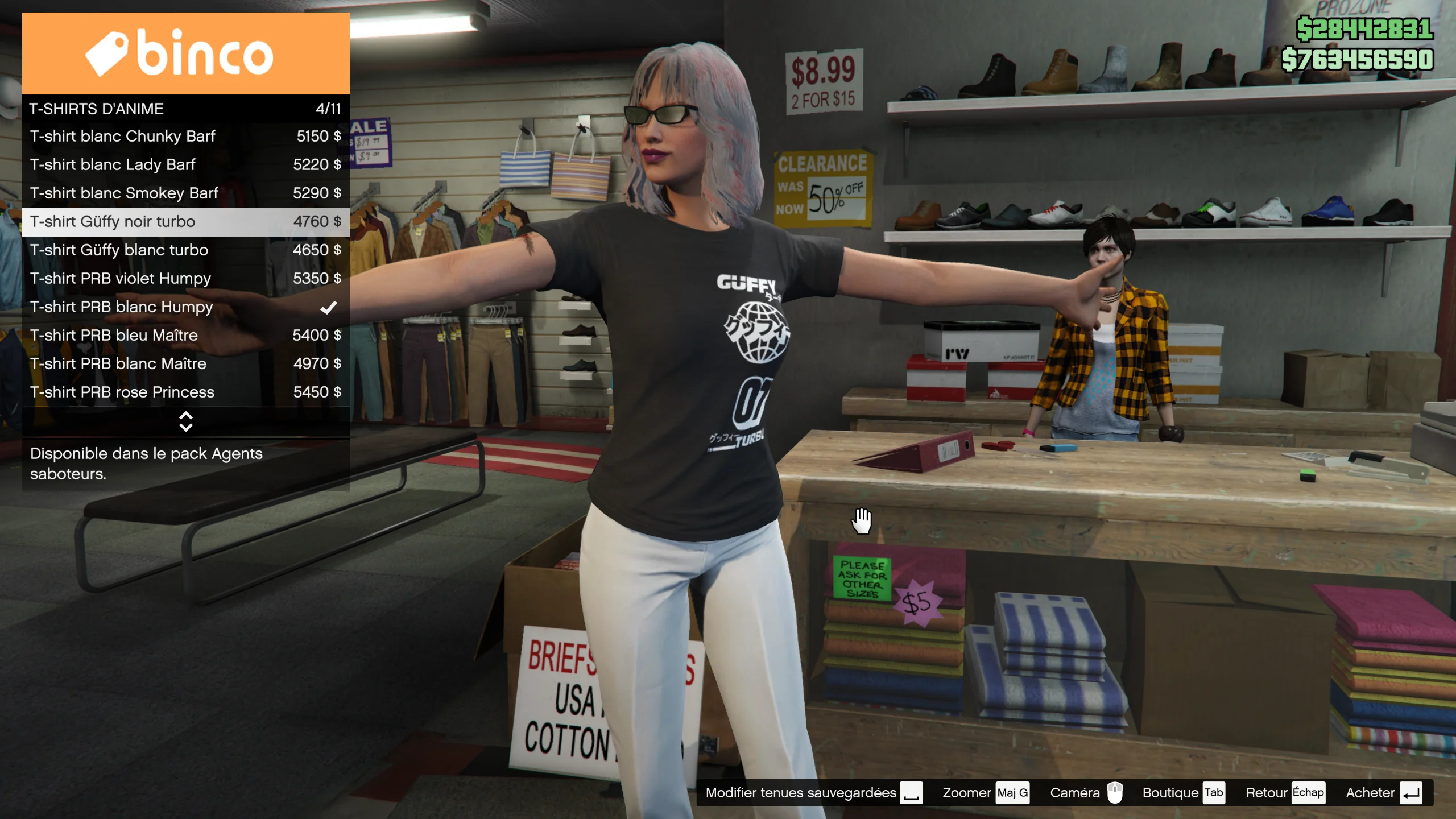Choose T-shirt PRB violet Humpy
1456x819 pixels.
click(185, 279)
